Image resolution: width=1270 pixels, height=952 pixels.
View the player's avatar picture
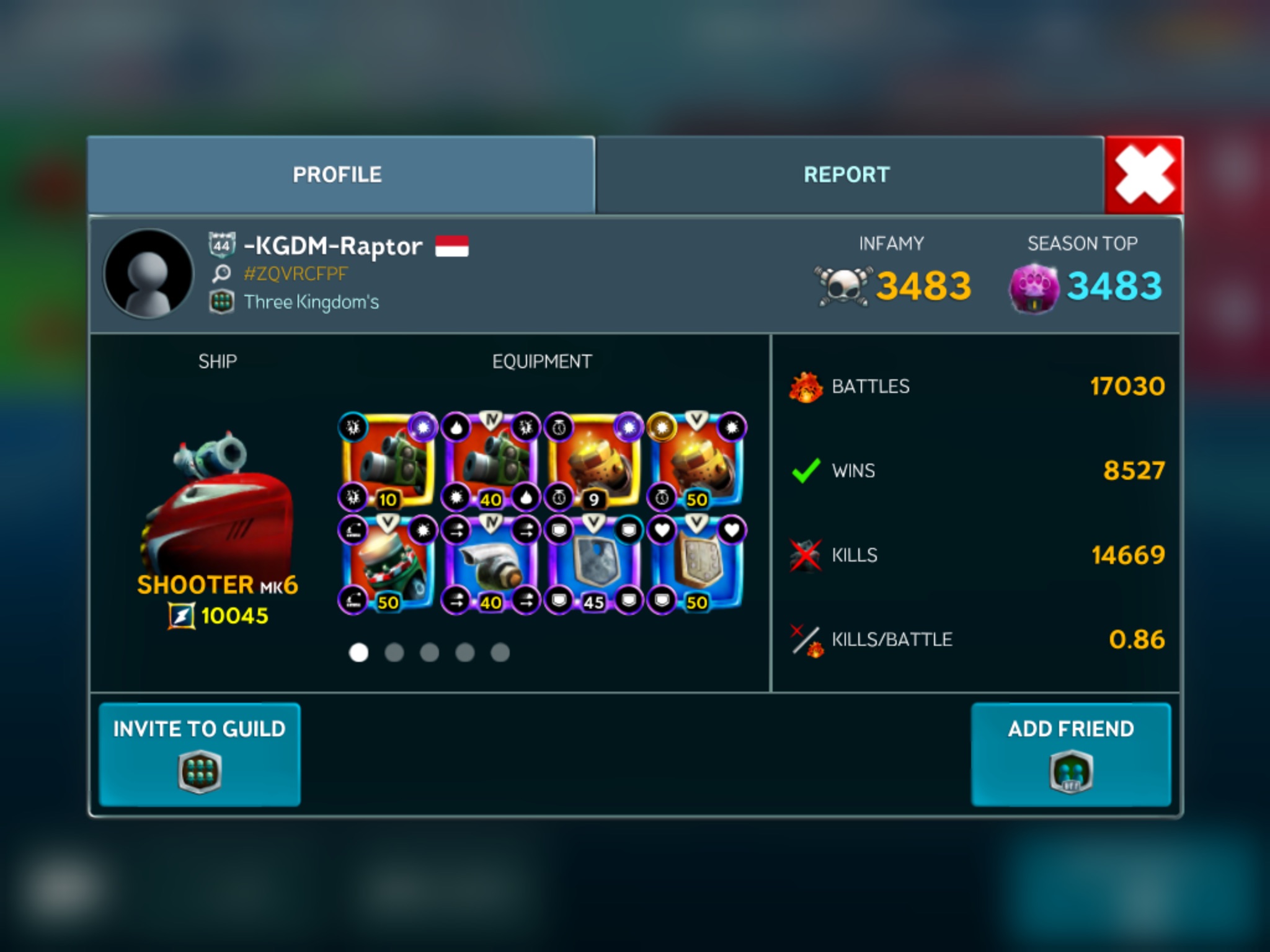pyautogui.click(x=148, y=273)
